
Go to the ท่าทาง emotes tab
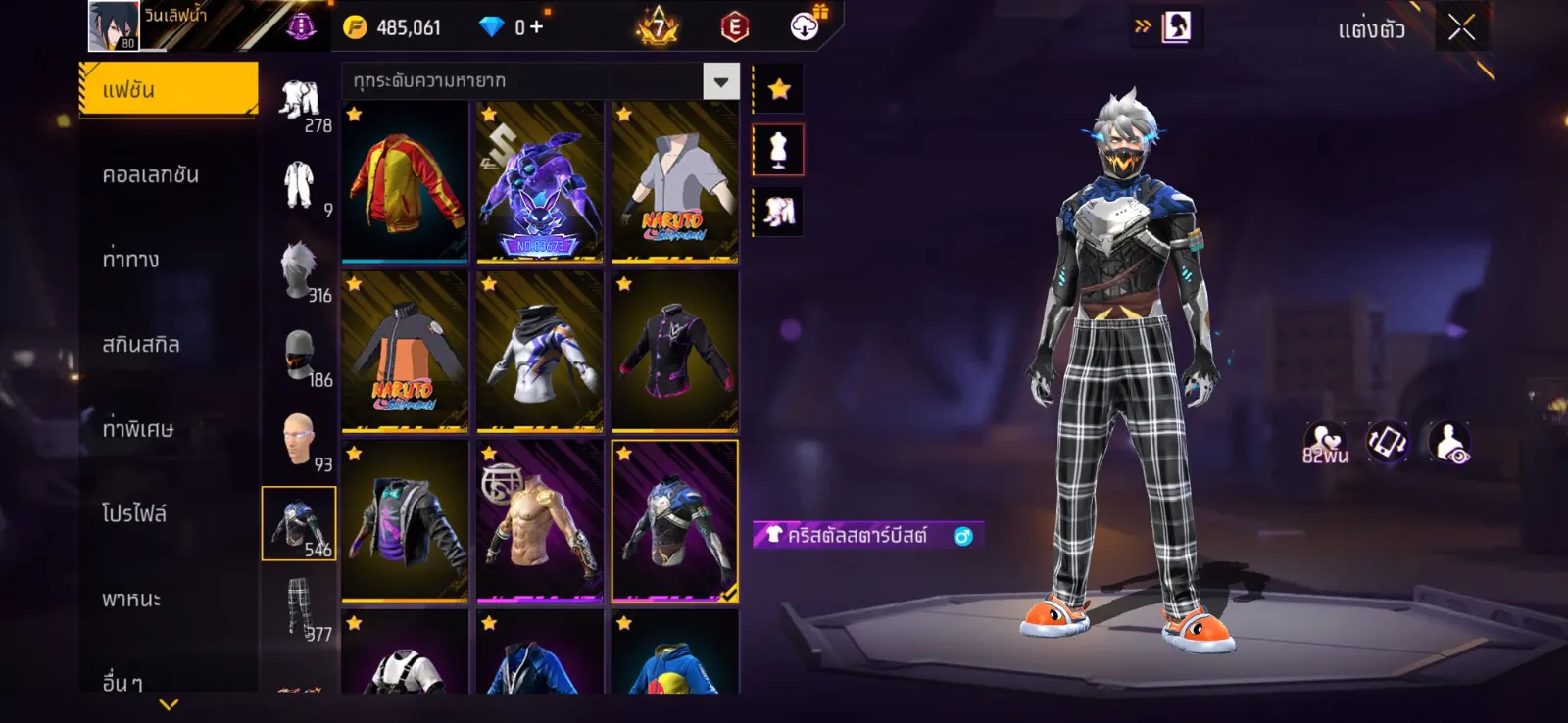click(x=131, y=260)
